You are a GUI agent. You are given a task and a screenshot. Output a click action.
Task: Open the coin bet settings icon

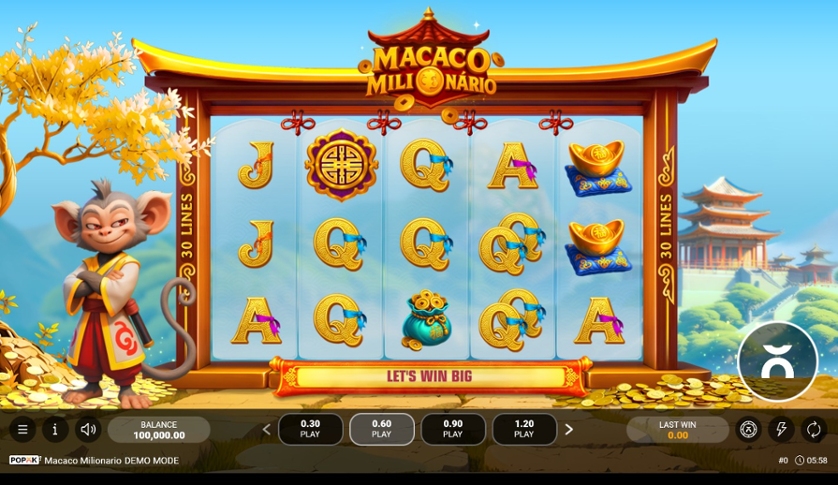(x=748, y=430)
